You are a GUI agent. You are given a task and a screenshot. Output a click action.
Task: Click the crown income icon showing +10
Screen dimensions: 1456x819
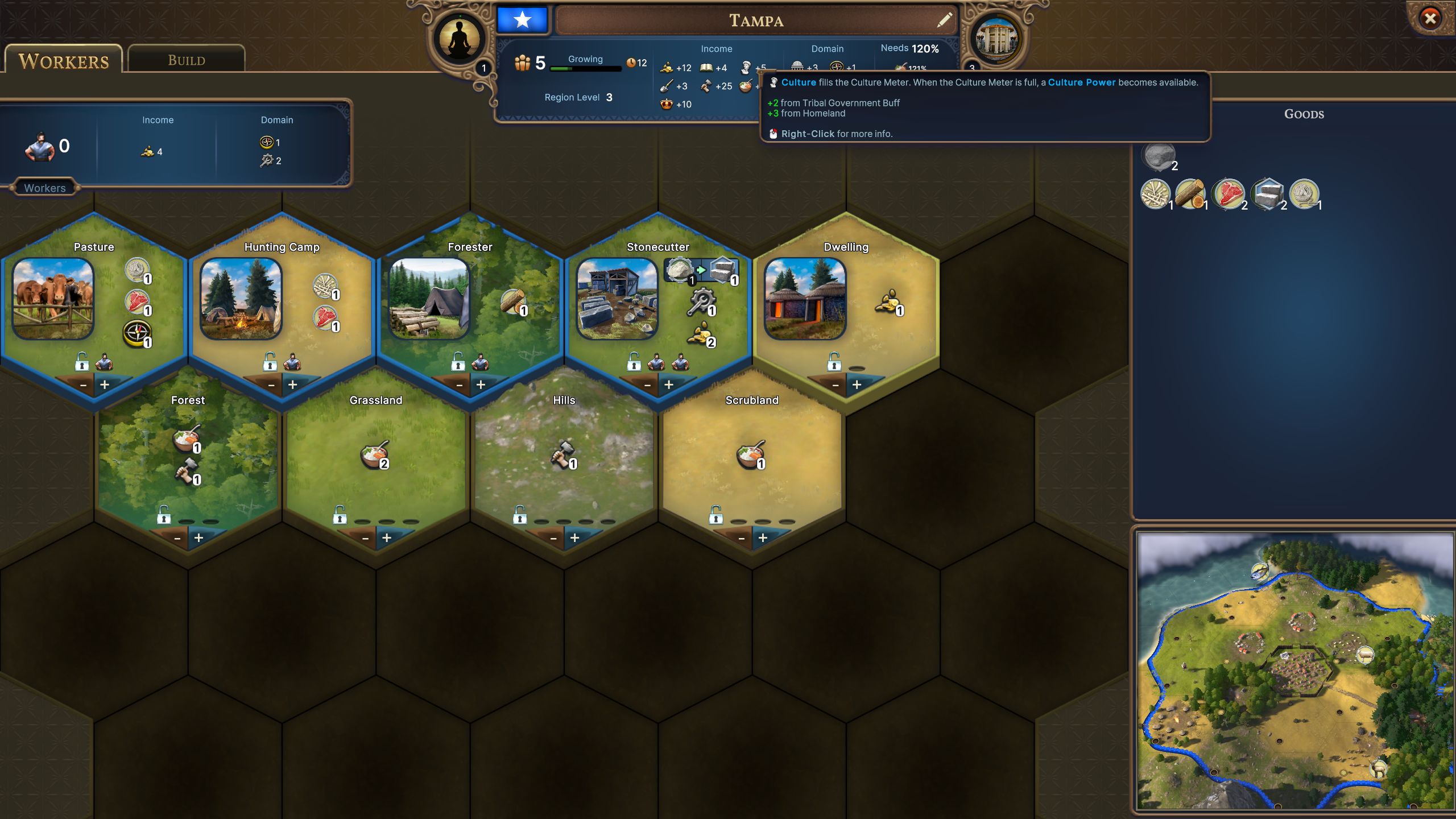[x=665, y=104]
